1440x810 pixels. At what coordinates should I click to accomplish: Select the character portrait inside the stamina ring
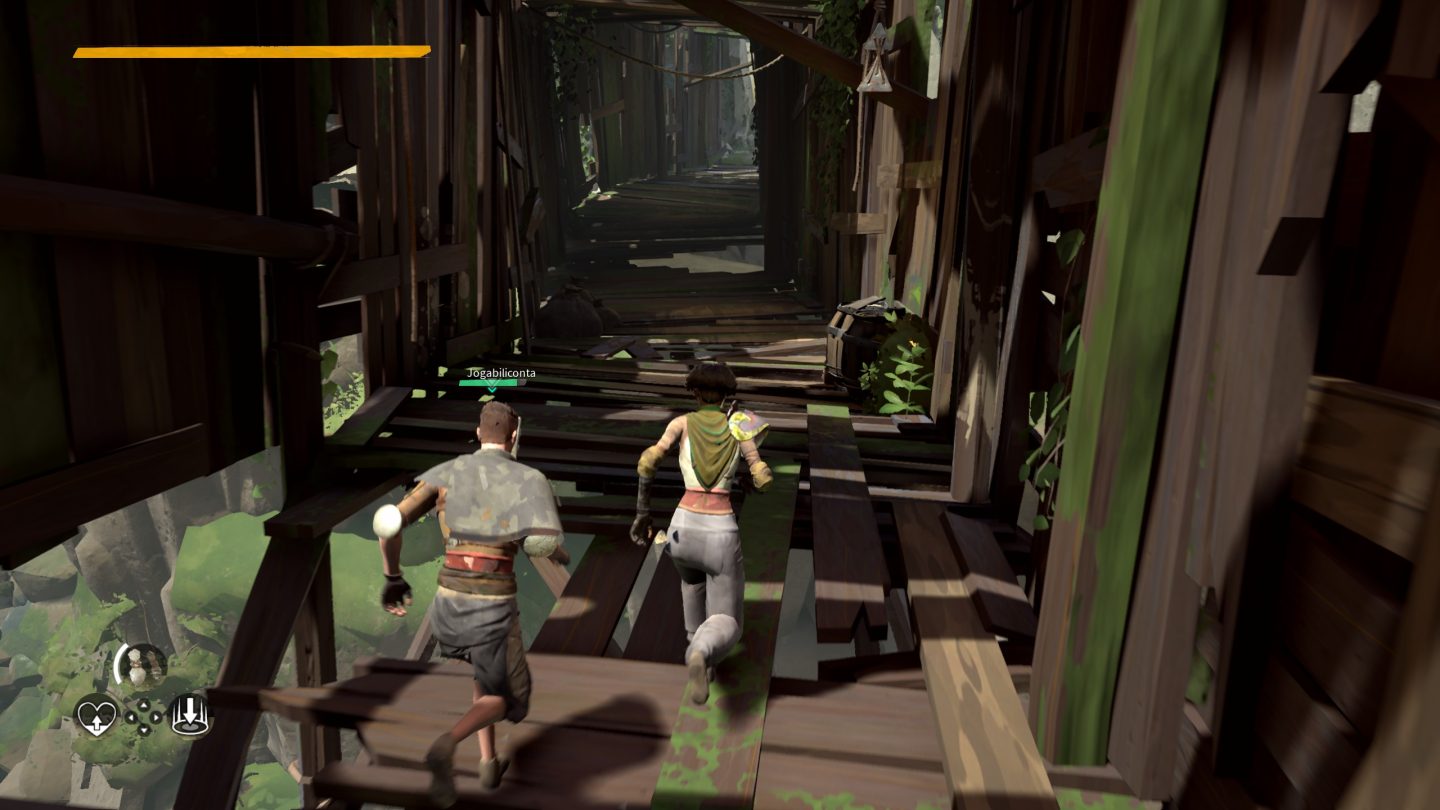142,663
